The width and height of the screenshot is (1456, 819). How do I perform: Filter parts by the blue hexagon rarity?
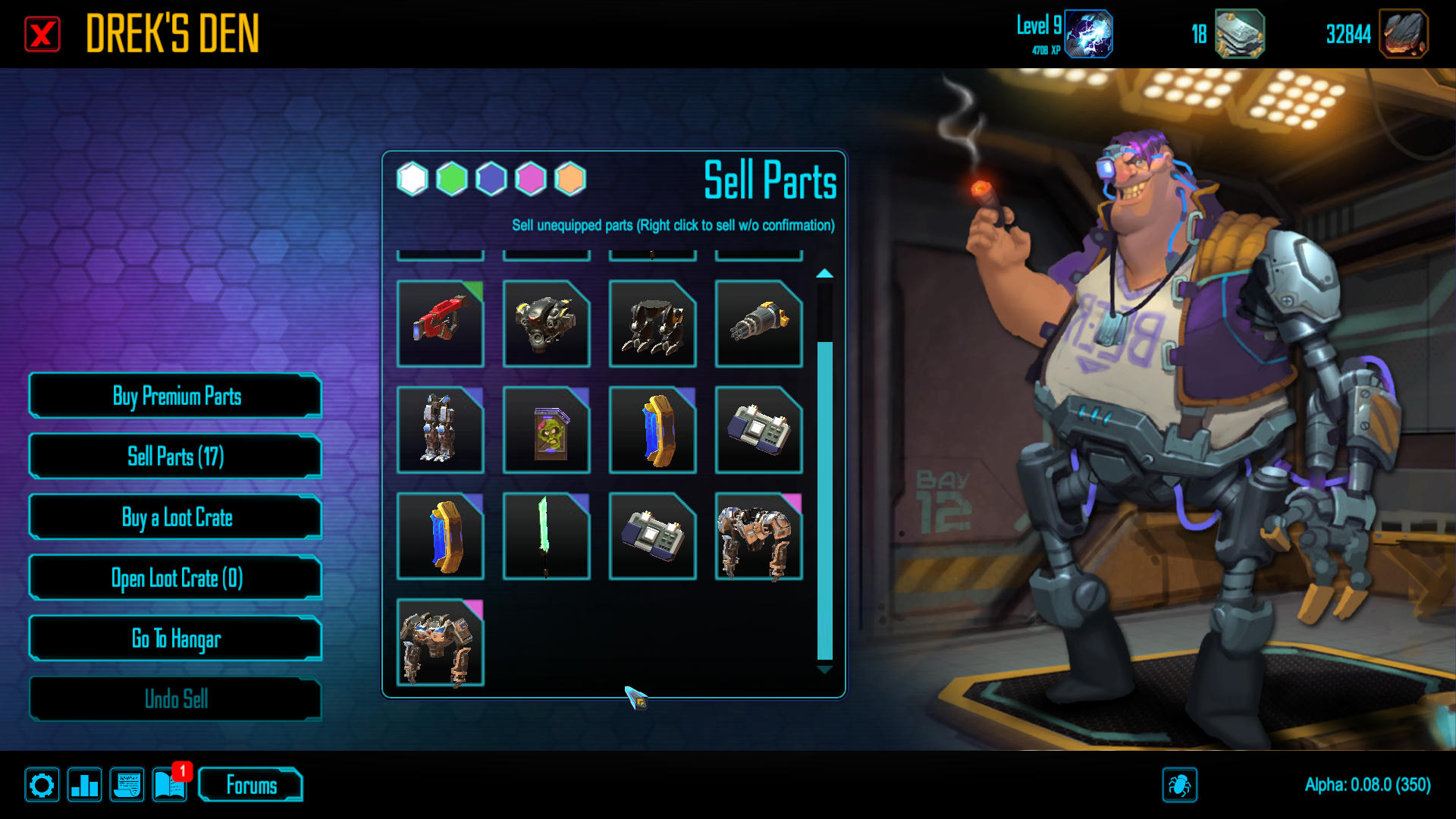pos(491,180)
